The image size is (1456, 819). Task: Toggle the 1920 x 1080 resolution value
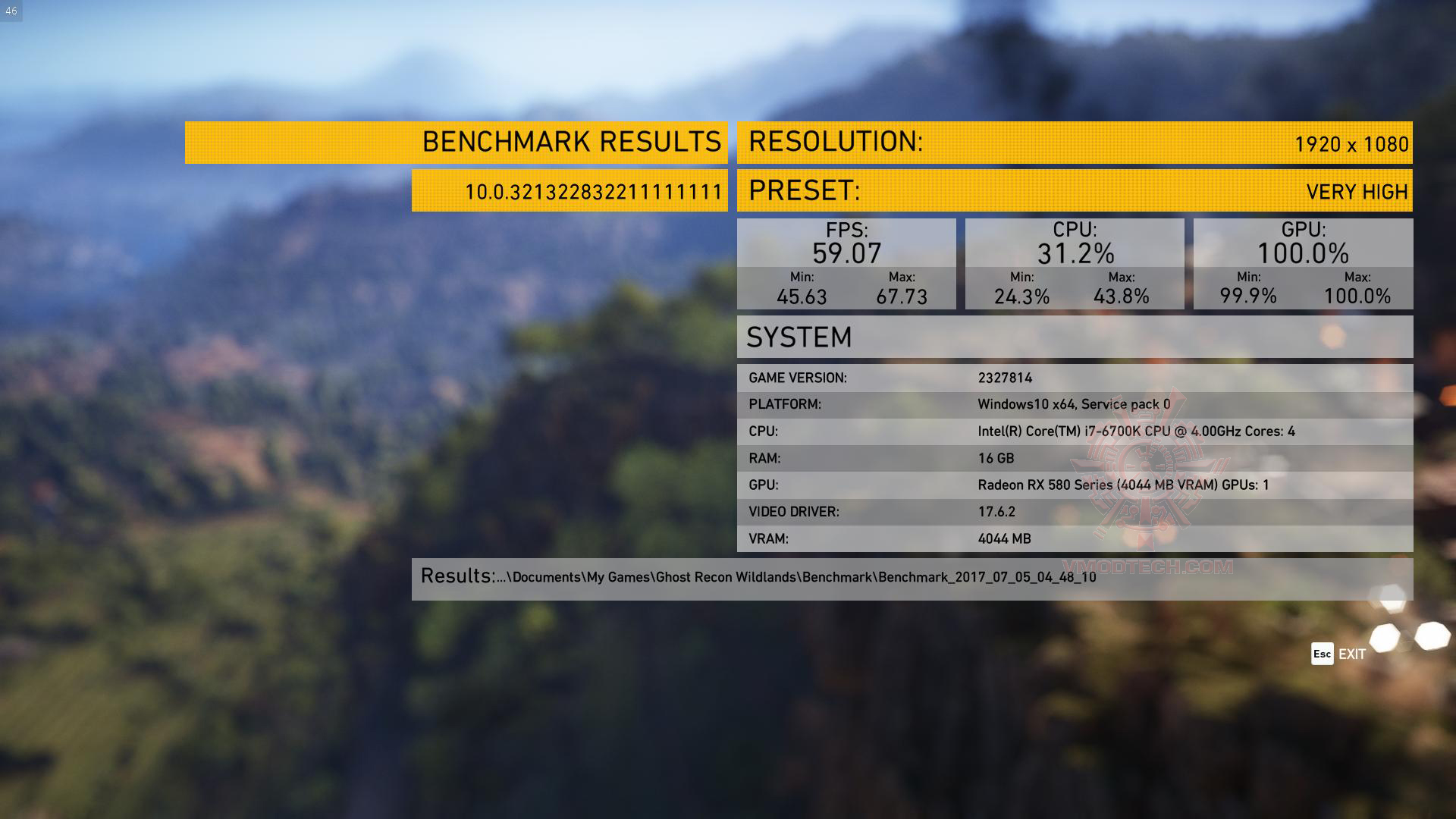[1353, 143]
